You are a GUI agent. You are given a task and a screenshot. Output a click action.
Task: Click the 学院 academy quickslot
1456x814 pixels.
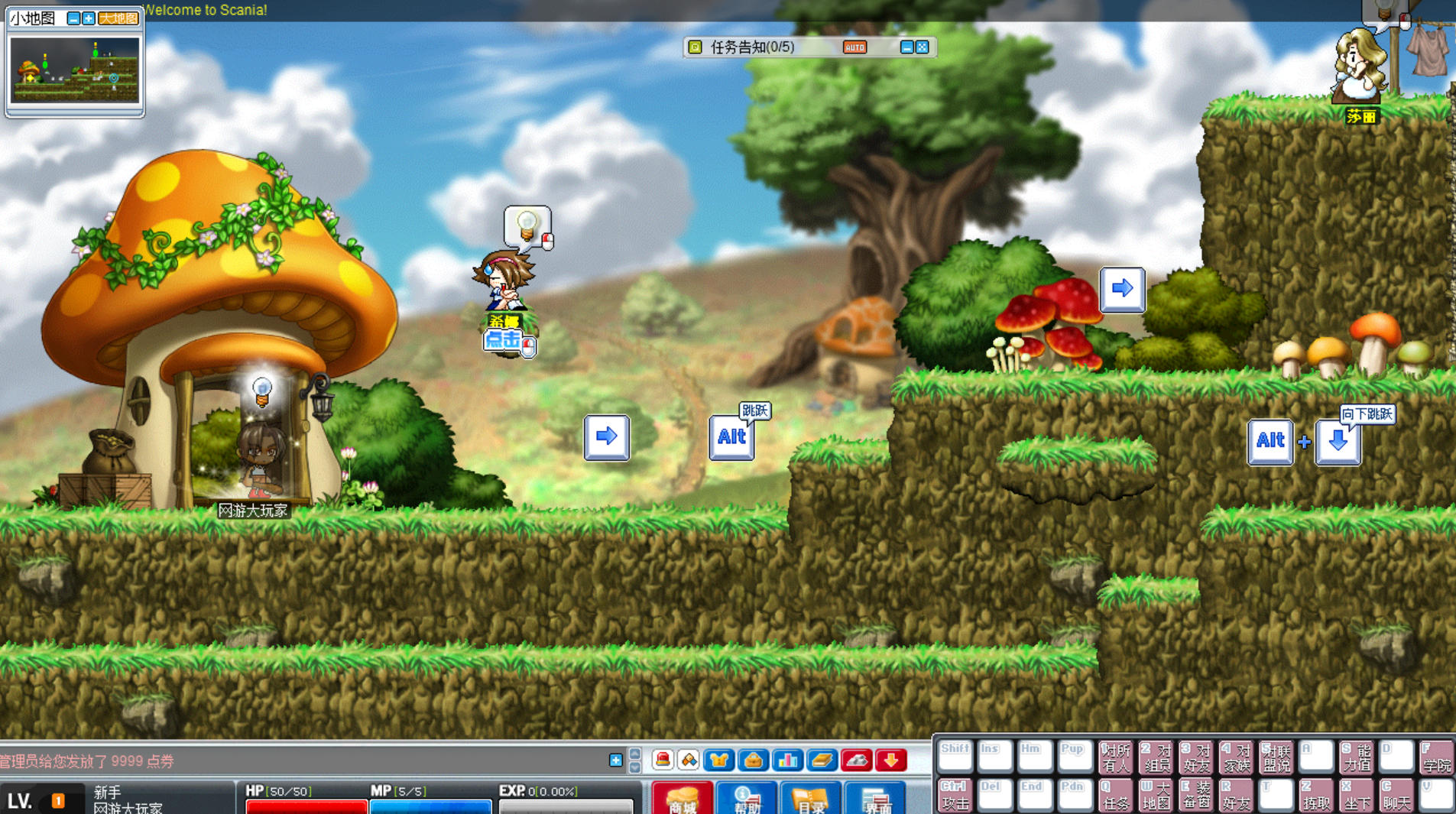click(1436, 757)
